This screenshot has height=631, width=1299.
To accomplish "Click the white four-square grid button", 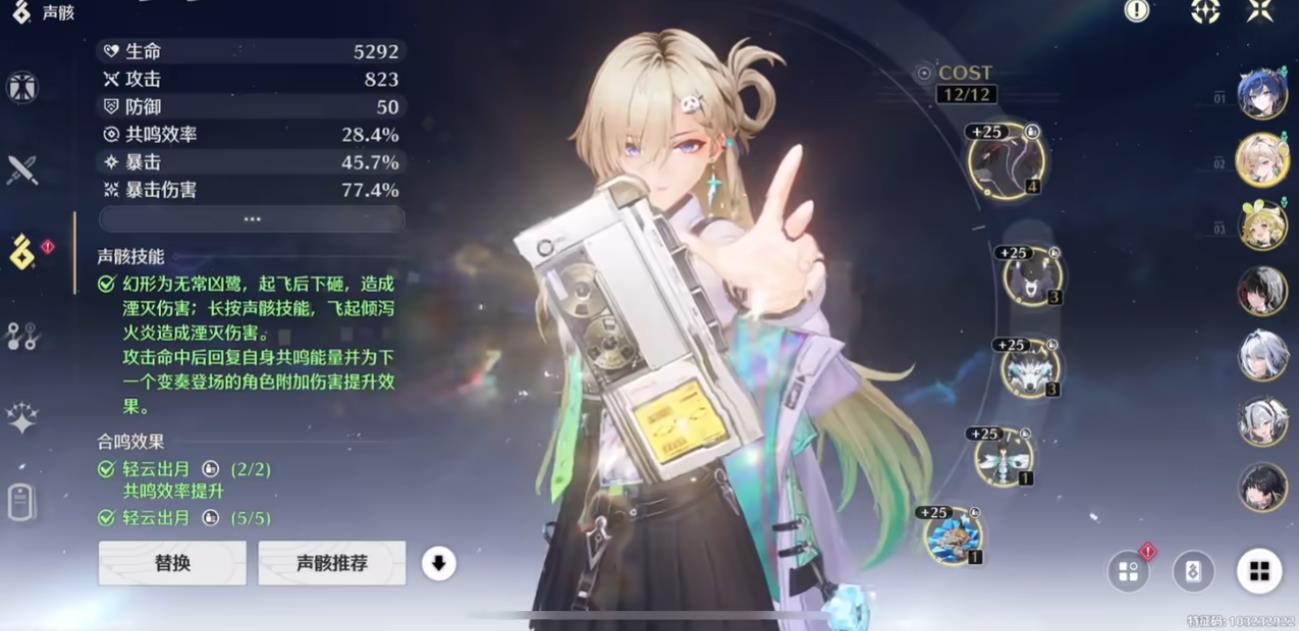I will click(x=1259, y=571).
